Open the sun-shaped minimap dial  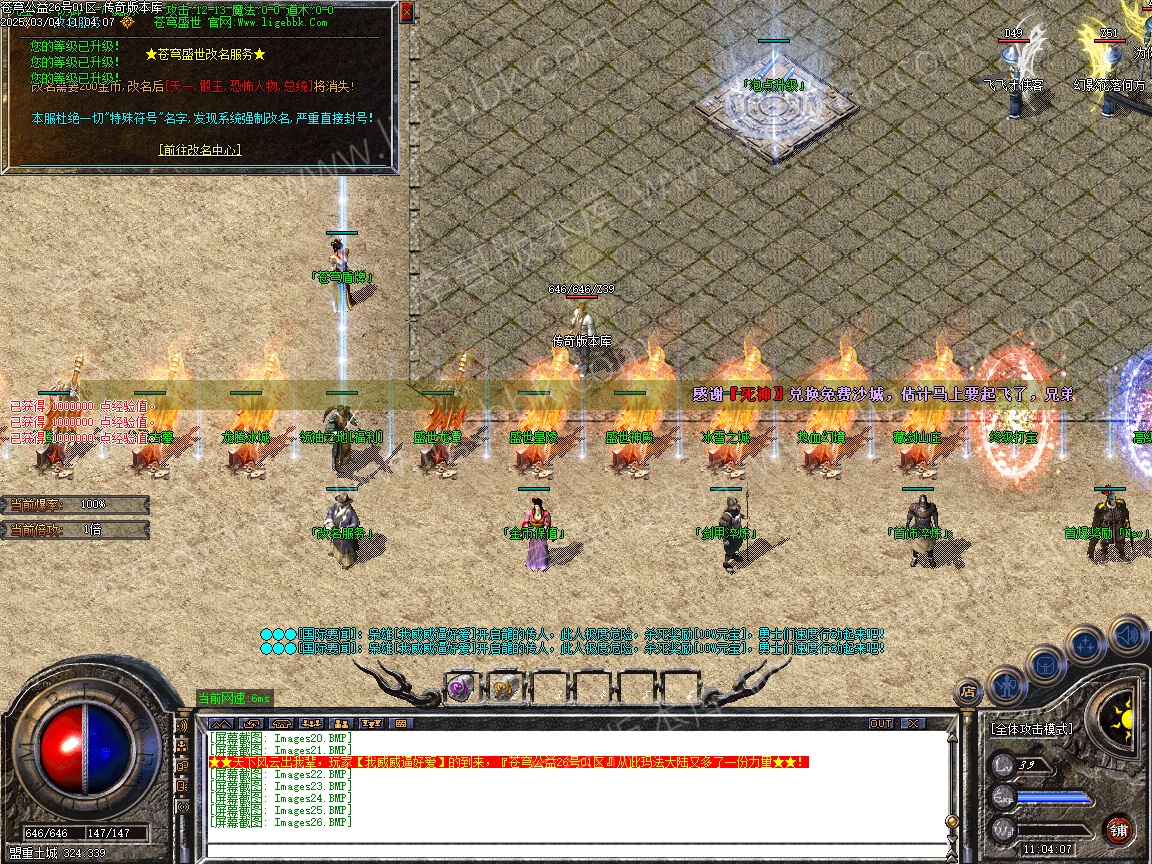tap(1116, 714)
